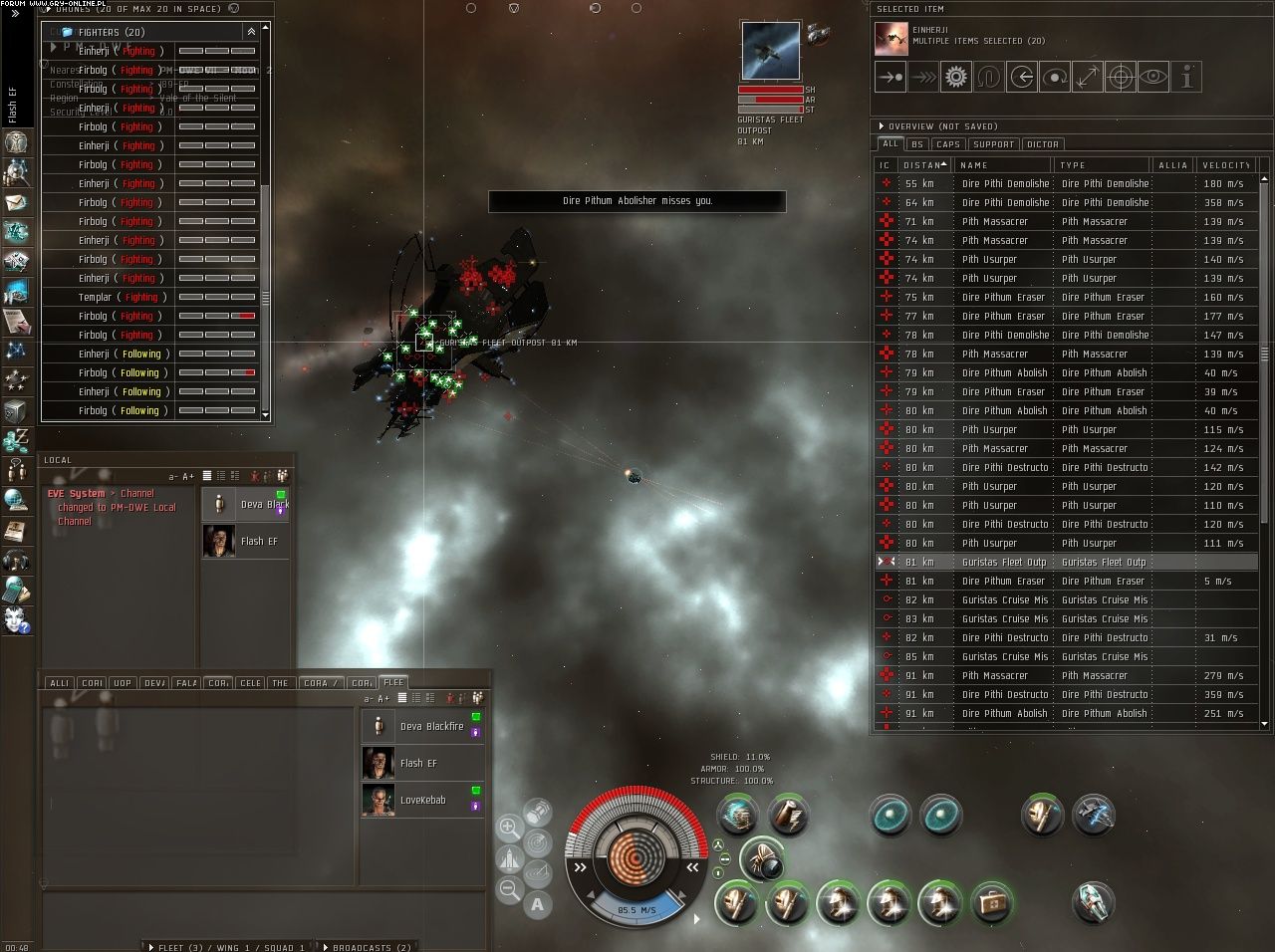The height and width of the screenshot is (952, 1275).
Task: Activate the medkit briefcase module
Action: pyautogui.click(x=990, y=903)
